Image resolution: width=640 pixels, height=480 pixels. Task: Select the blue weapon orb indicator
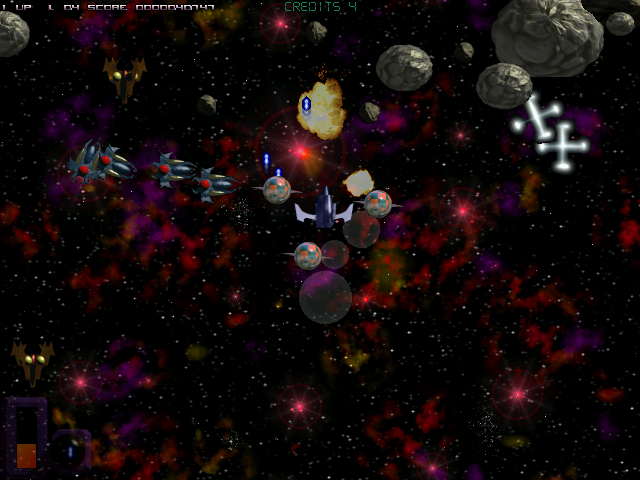click(70, 450)
